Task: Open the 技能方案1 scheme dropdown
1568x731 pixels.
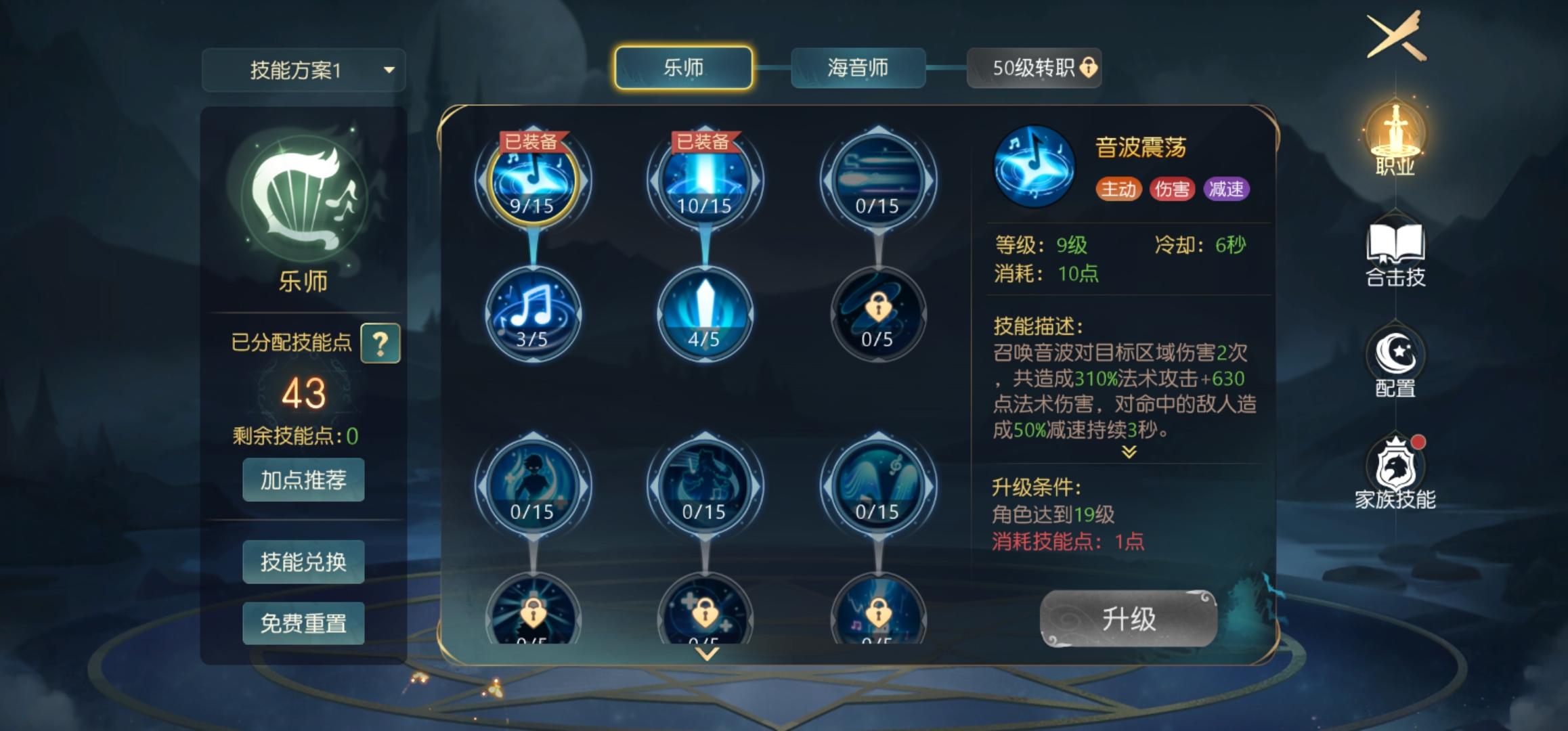Action: [x=303, y=70]
